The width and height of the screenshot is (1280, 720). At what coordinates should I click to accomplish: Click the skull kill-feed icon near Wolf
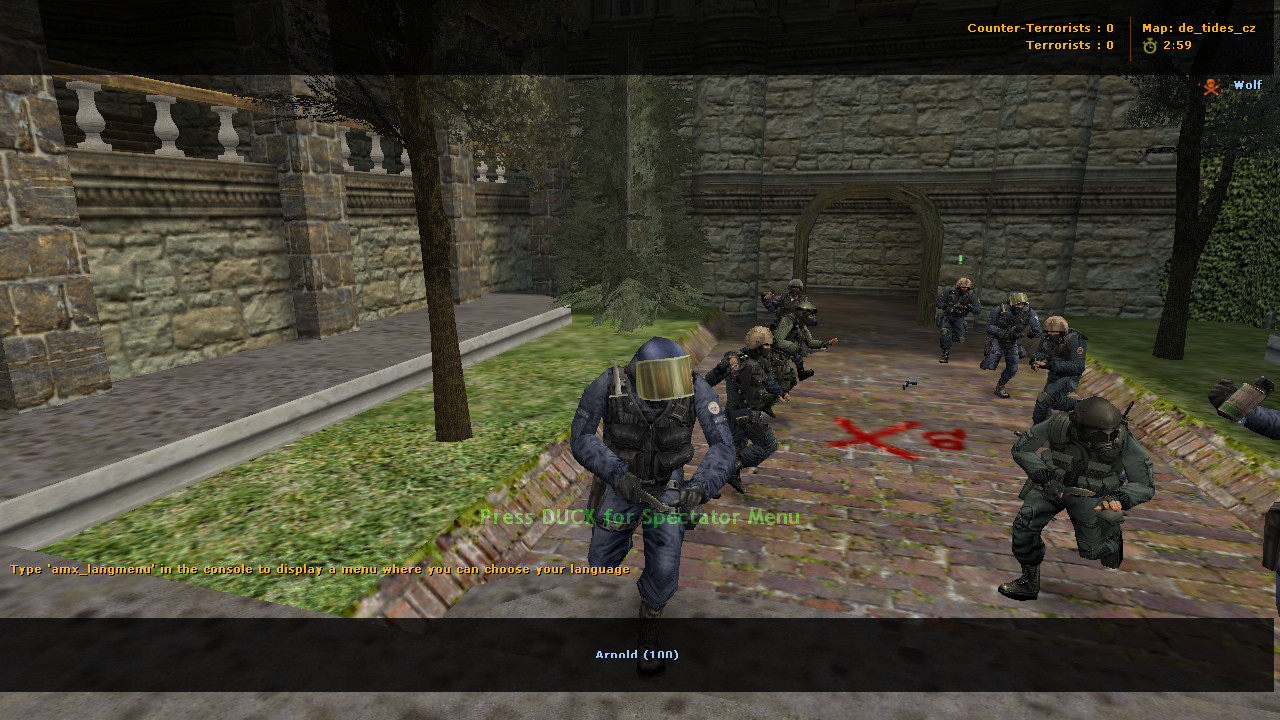[x=1211, y=86]
